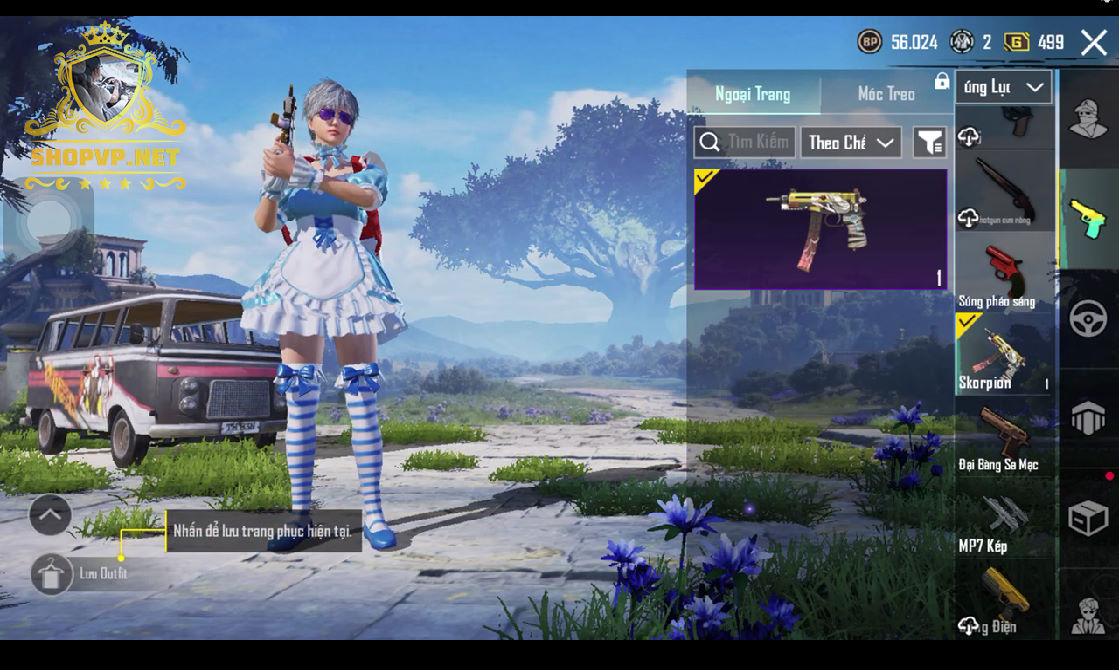The width and height of the screenshot is (1119, 670).
Task: Toggle the round up-arrow expand button
Action: point(50,515)
